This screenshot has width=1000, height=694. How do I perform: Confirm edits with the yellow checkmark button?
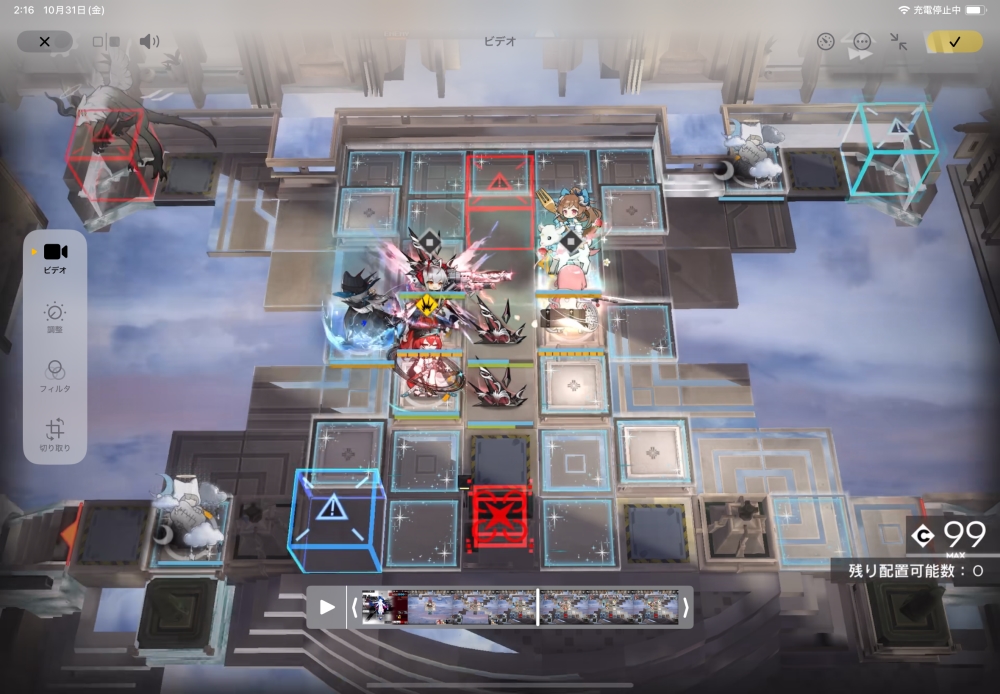coord(954,42)
